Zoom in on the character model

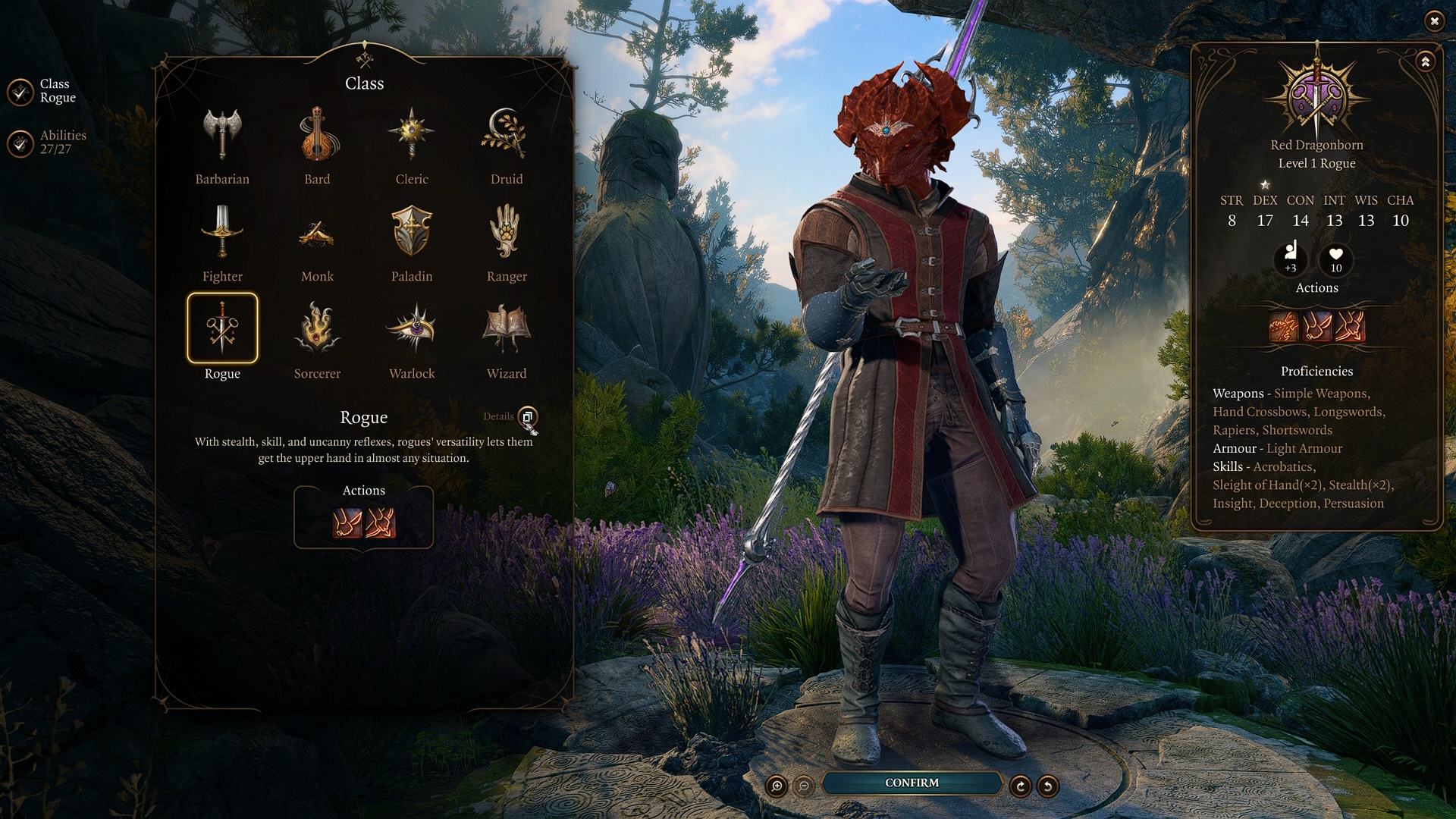tap(775, 787)
